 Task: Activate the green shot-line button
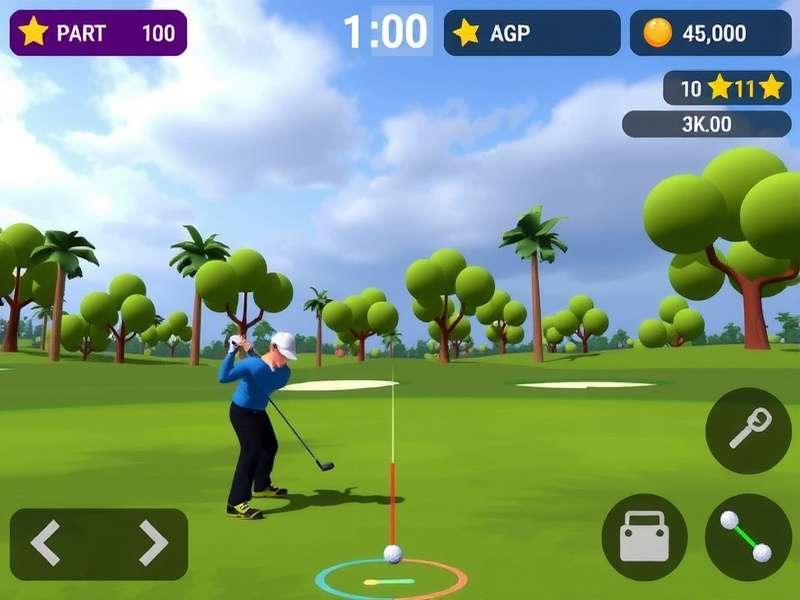(748, 537)
